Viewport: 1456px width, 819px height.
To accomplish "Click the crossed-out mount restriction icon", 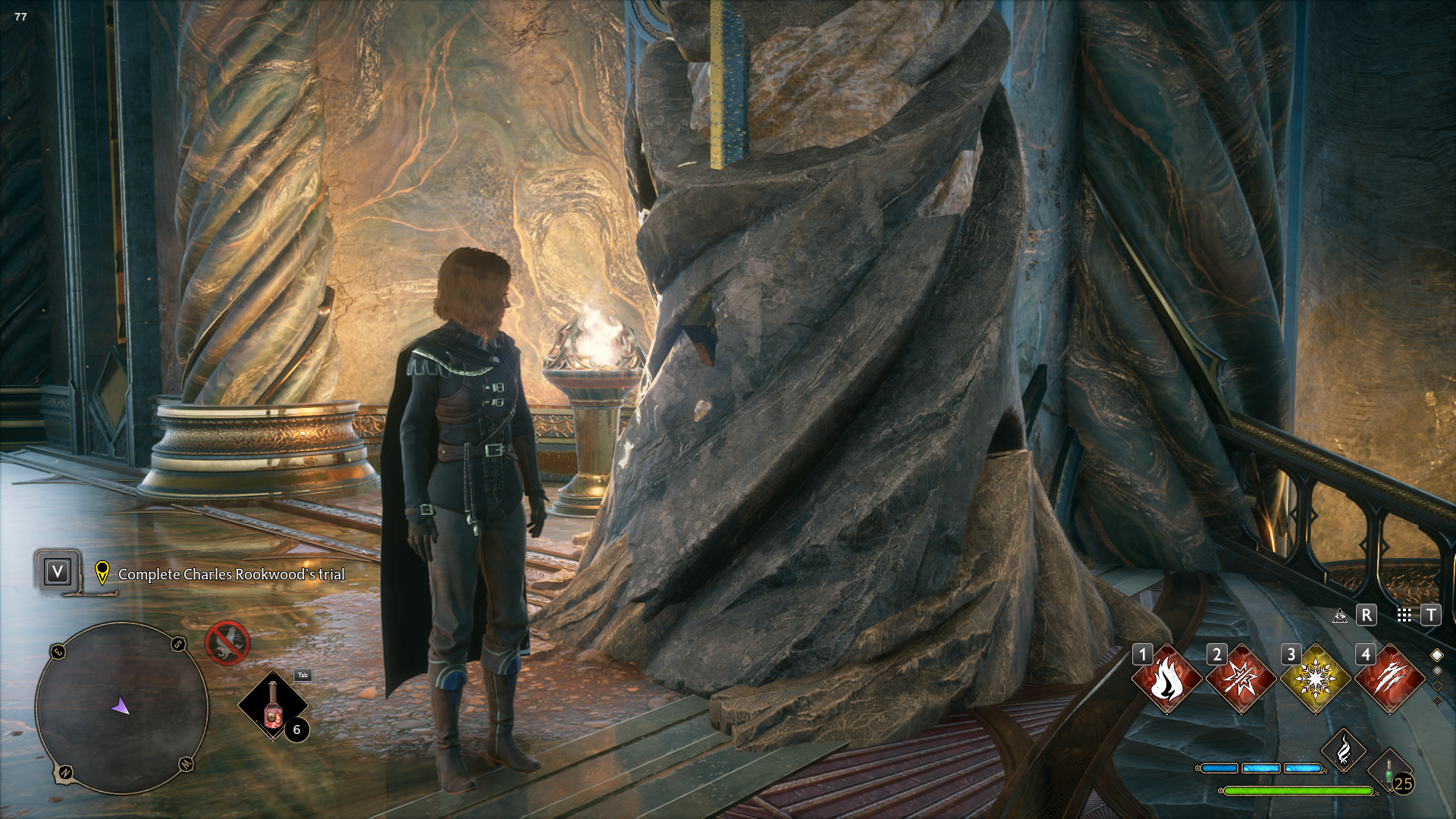I will click(x=227, y=643).
